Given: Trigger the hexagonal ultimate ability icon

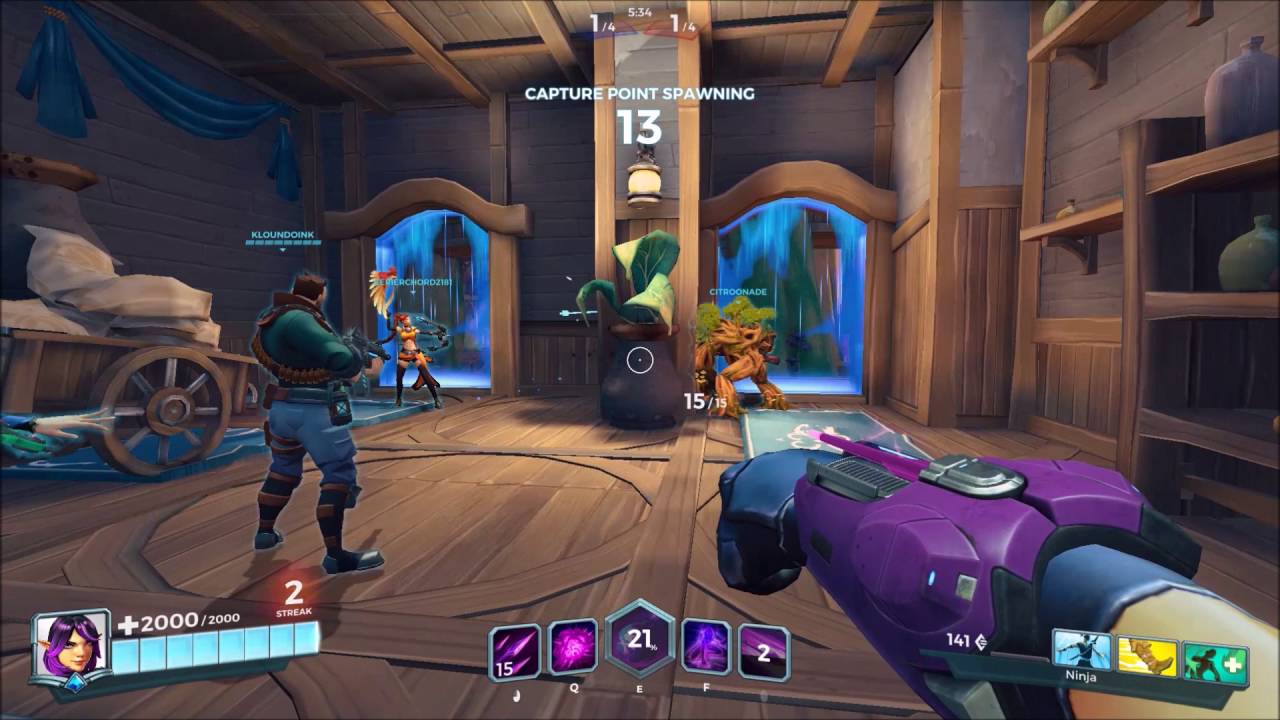Looking at the screenshot, I should click(x=639, y=638).
